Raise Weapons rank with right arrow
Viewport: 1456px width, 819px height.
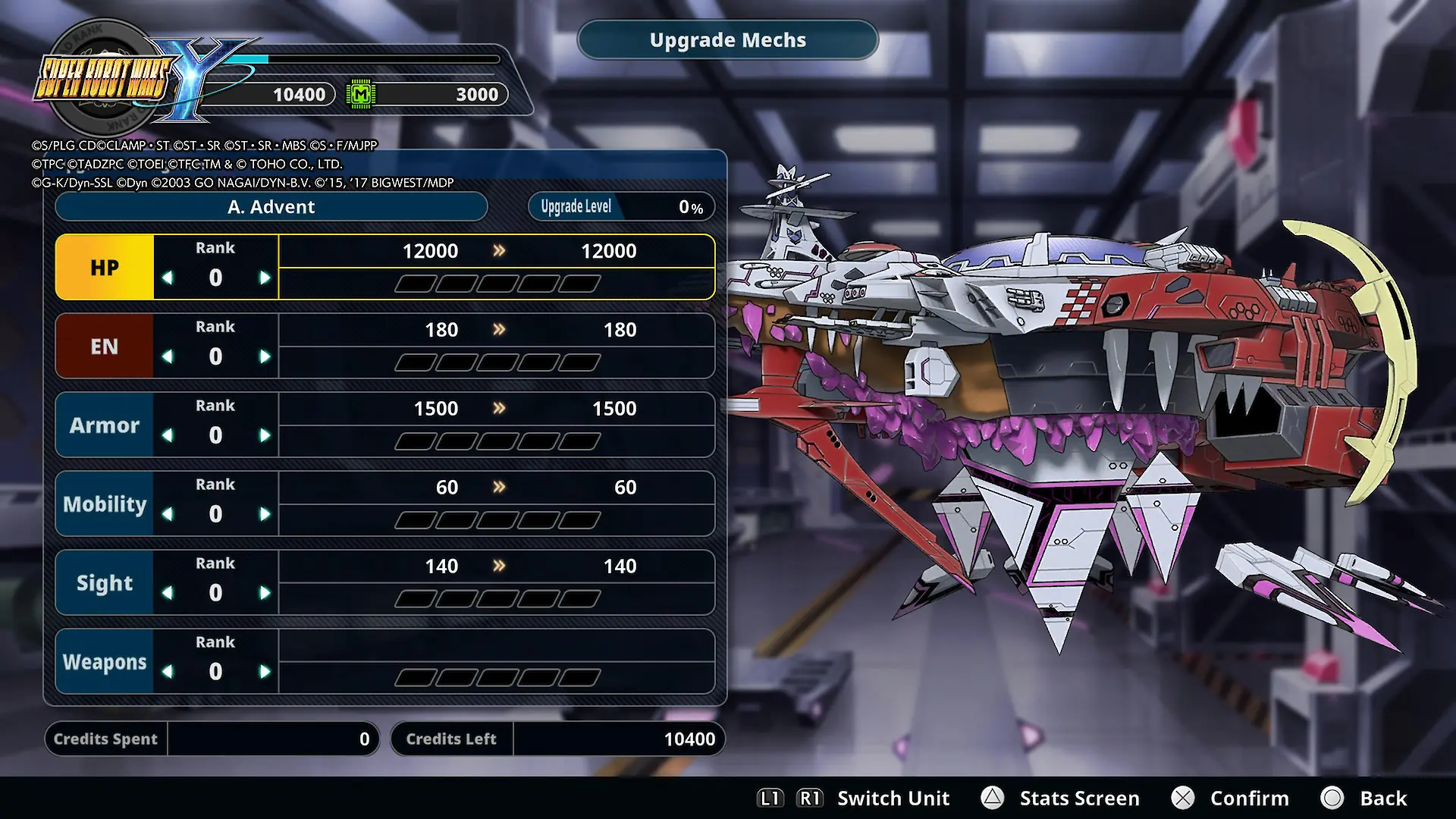(x=265, y=673)
